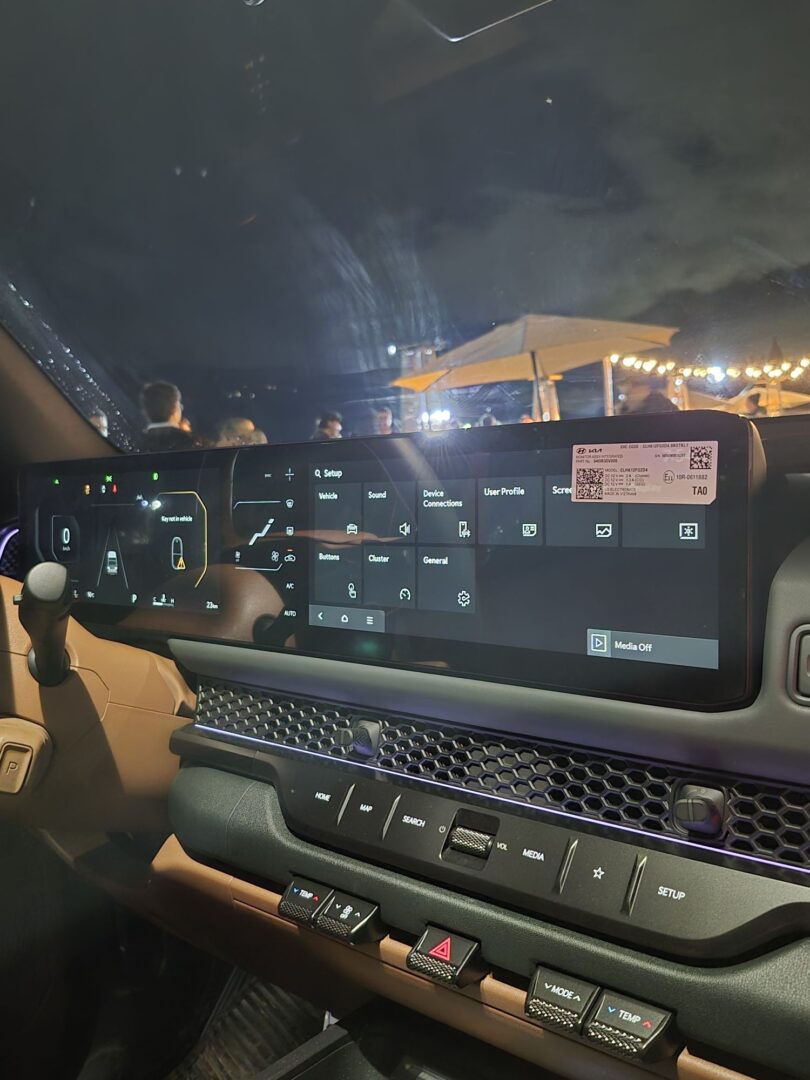Open the Cluster settings tile

coord(388,577)
